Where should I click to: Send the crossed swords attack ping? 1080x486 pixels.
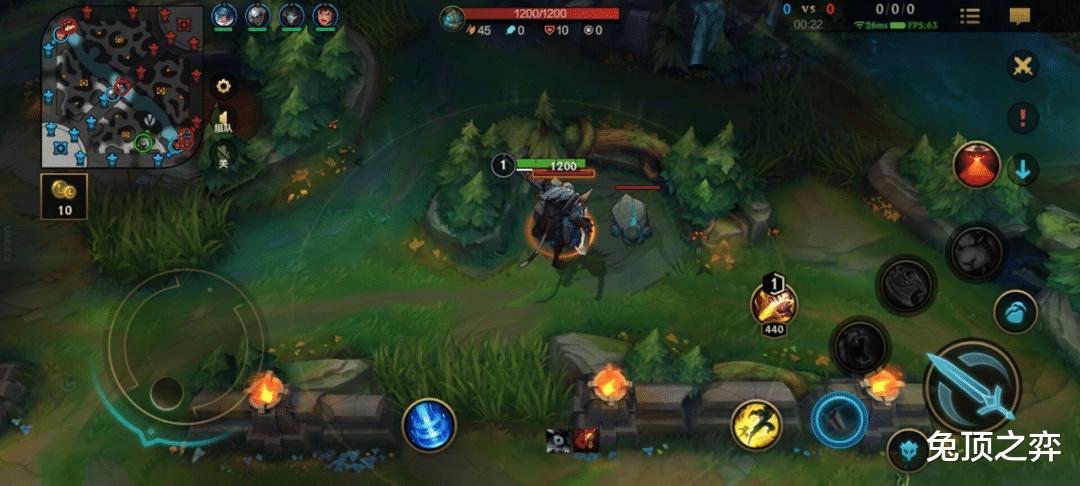pyautogui.click(x=1022, y=67)
